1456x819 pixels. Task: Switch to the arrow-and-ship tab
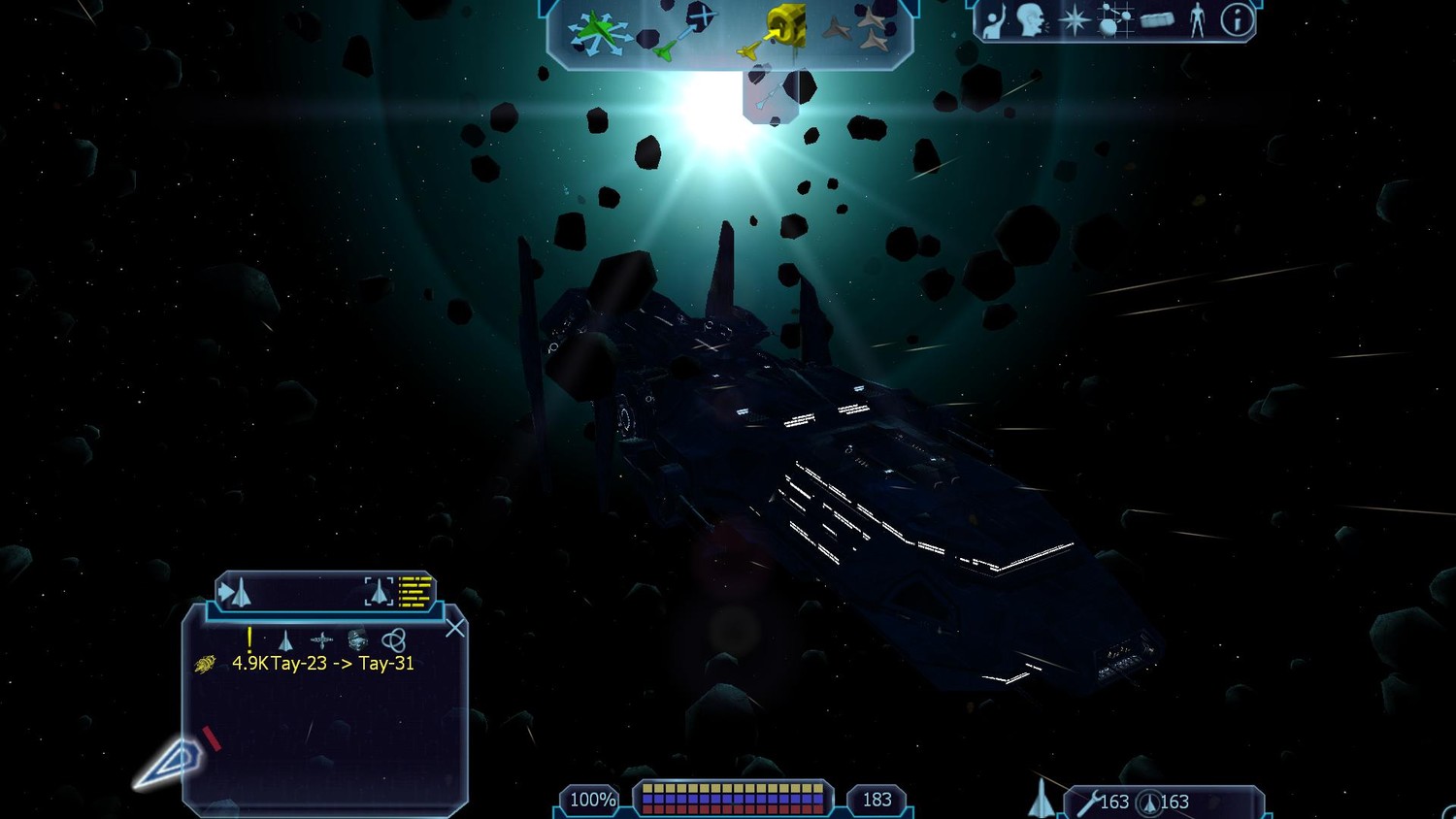pos(235,591)
